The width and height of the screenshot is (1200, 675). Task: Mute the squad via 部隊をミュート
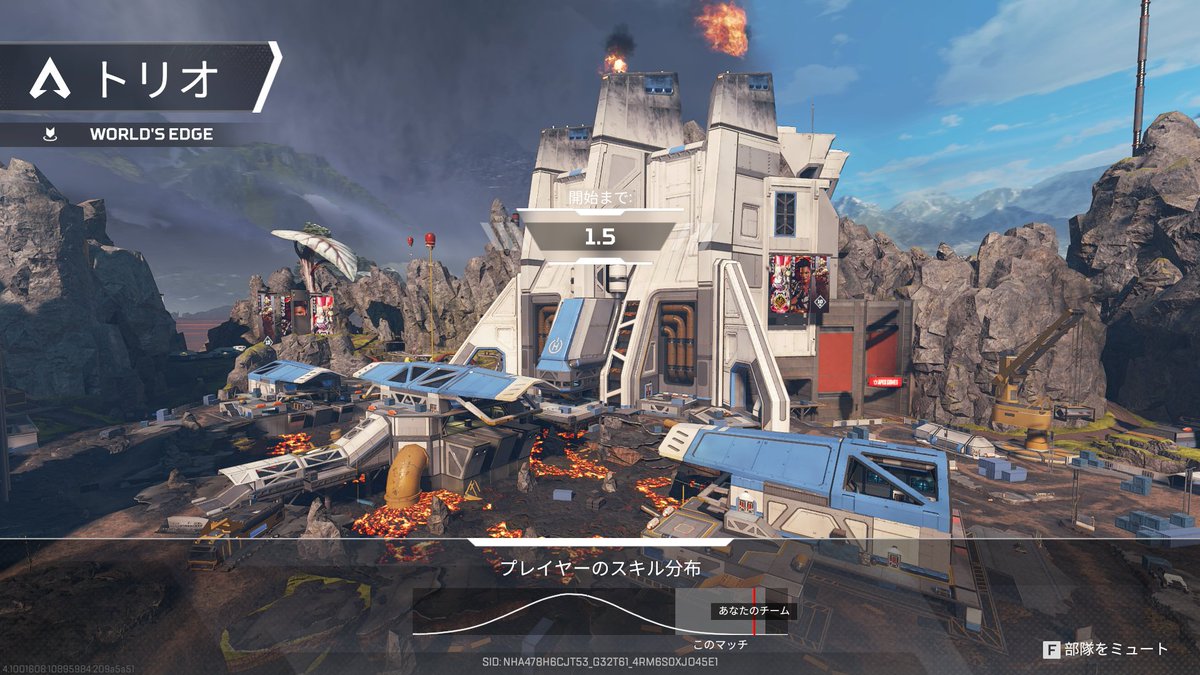[1106, 649]
